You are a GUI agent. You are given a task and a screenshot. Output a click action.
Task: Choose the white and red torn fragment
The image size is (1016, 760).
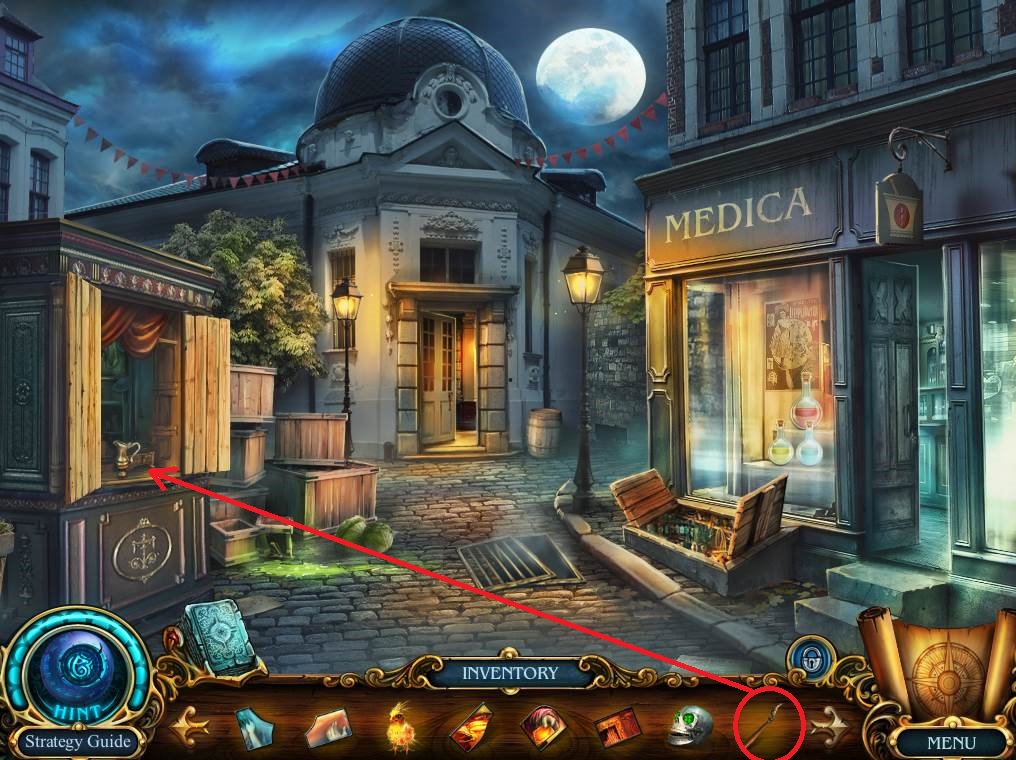327,727
